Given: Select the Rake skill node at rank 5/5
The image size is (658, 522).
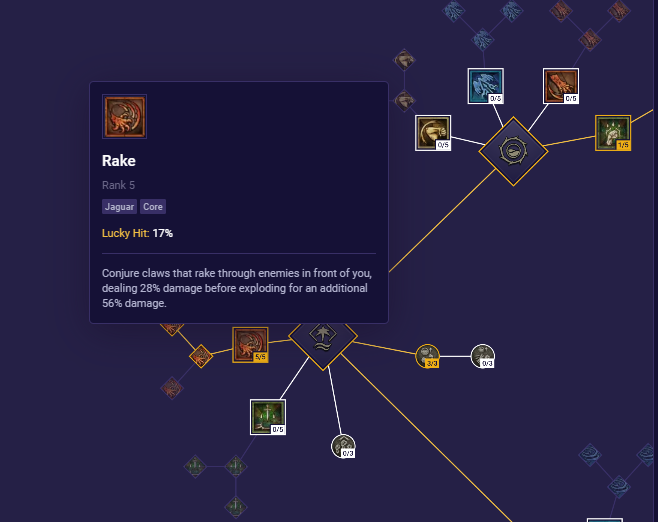Looking at the screenshot, I should [x=250, y=345].
